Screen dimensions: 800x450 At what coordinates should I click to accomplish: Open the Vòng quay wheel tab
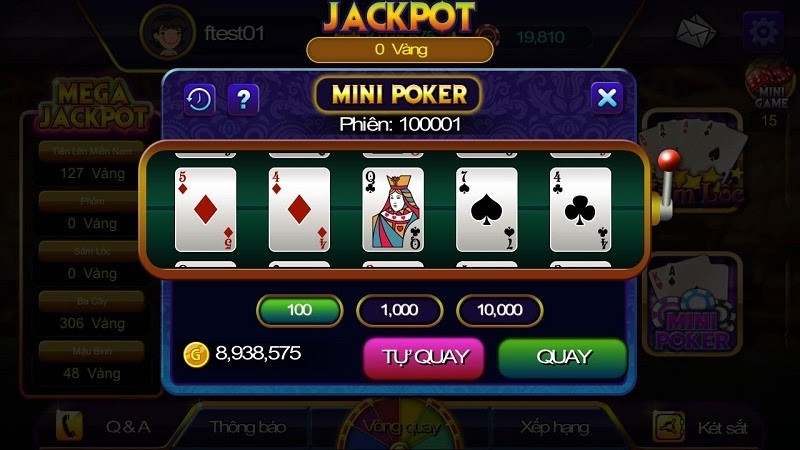400,427
